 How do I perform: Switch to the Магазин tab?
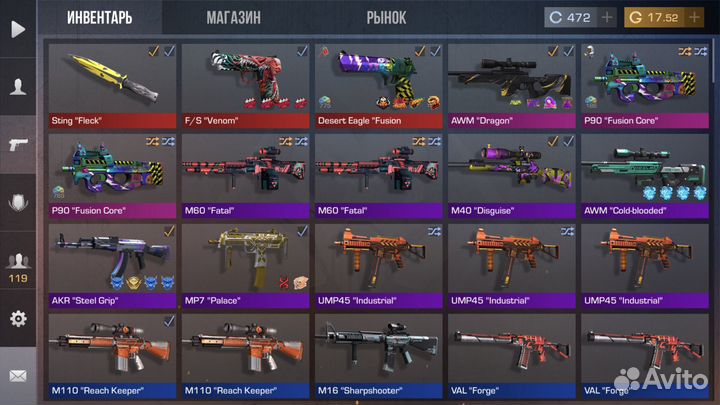pos(234,18)
